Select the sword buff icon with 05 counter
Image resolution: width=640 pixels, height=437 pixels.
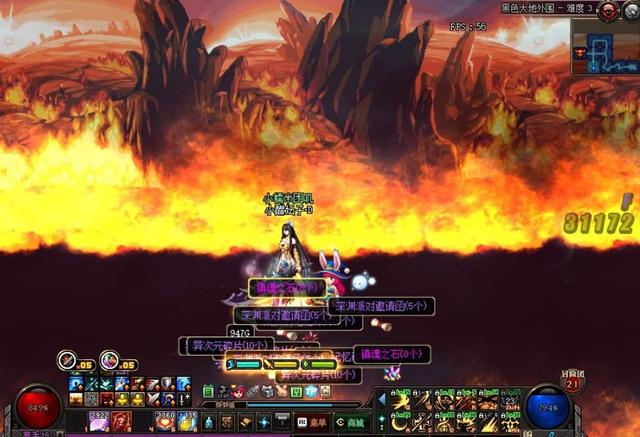tap(68, 359)
